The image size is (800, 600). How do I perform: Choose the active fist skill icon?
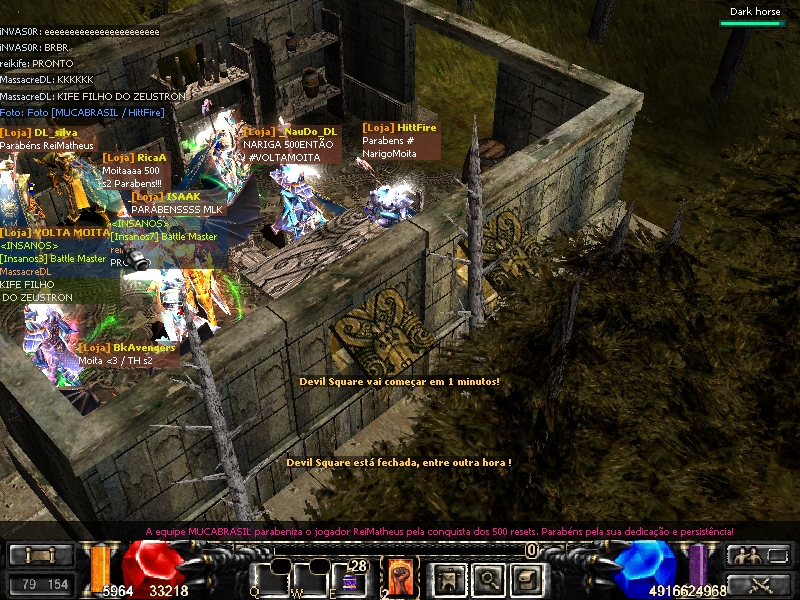point(400,577)
